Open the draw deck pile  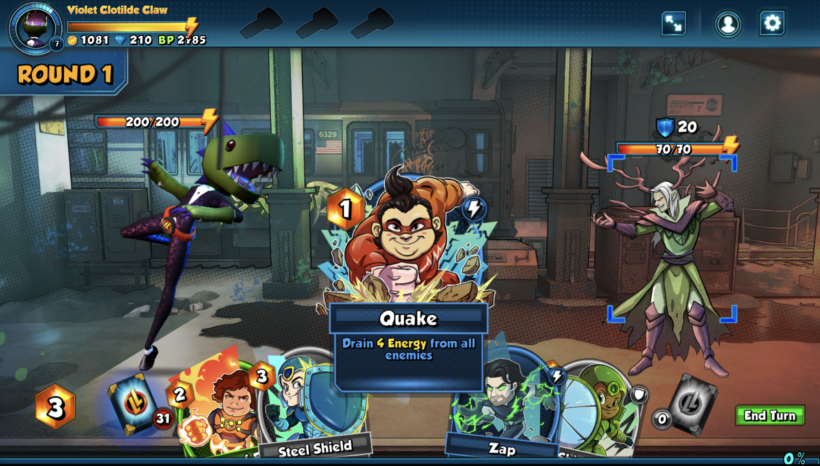[133, 403]
